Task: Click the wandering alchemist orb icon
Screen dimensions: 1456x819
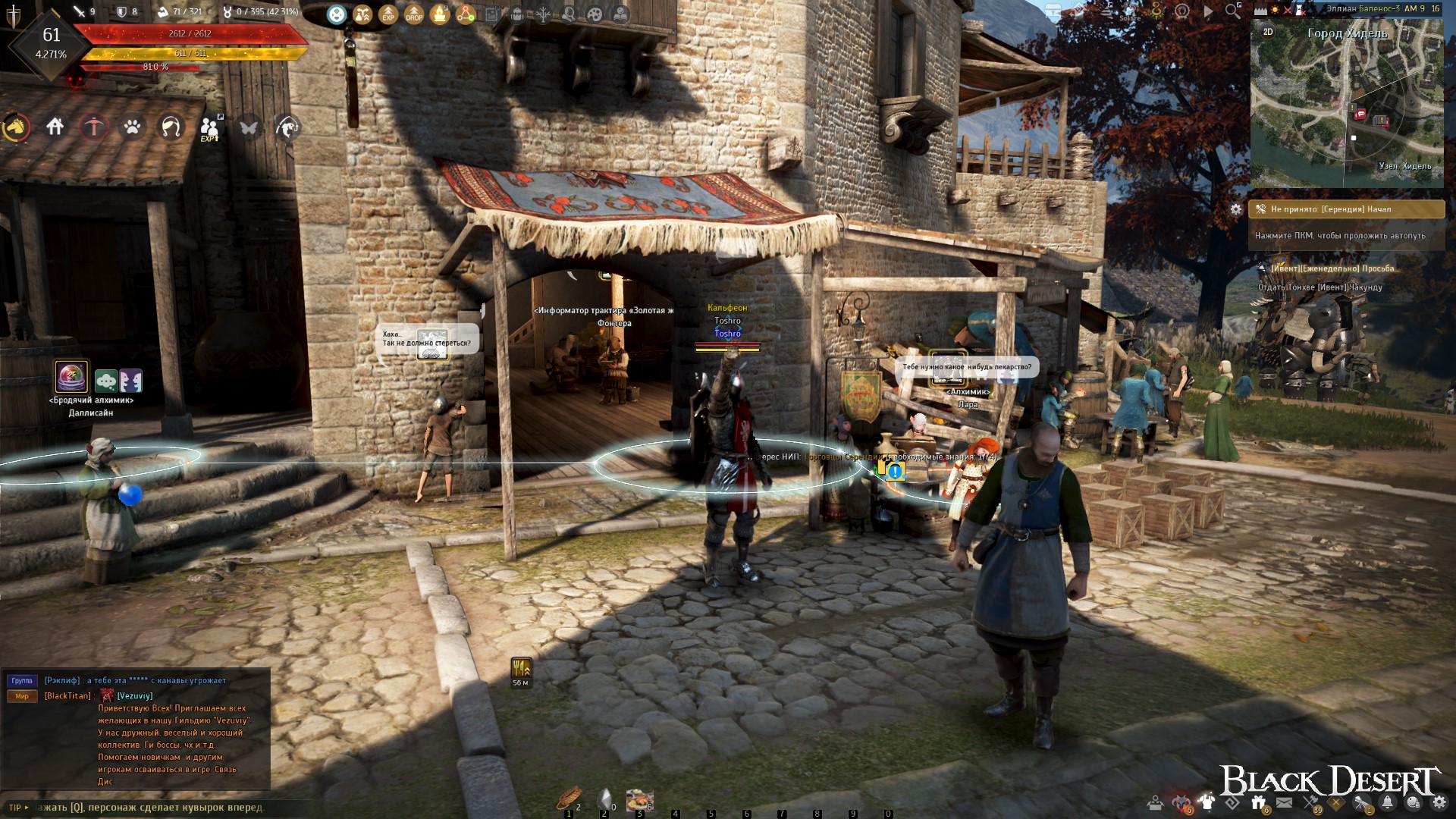Action: point(72,377)
